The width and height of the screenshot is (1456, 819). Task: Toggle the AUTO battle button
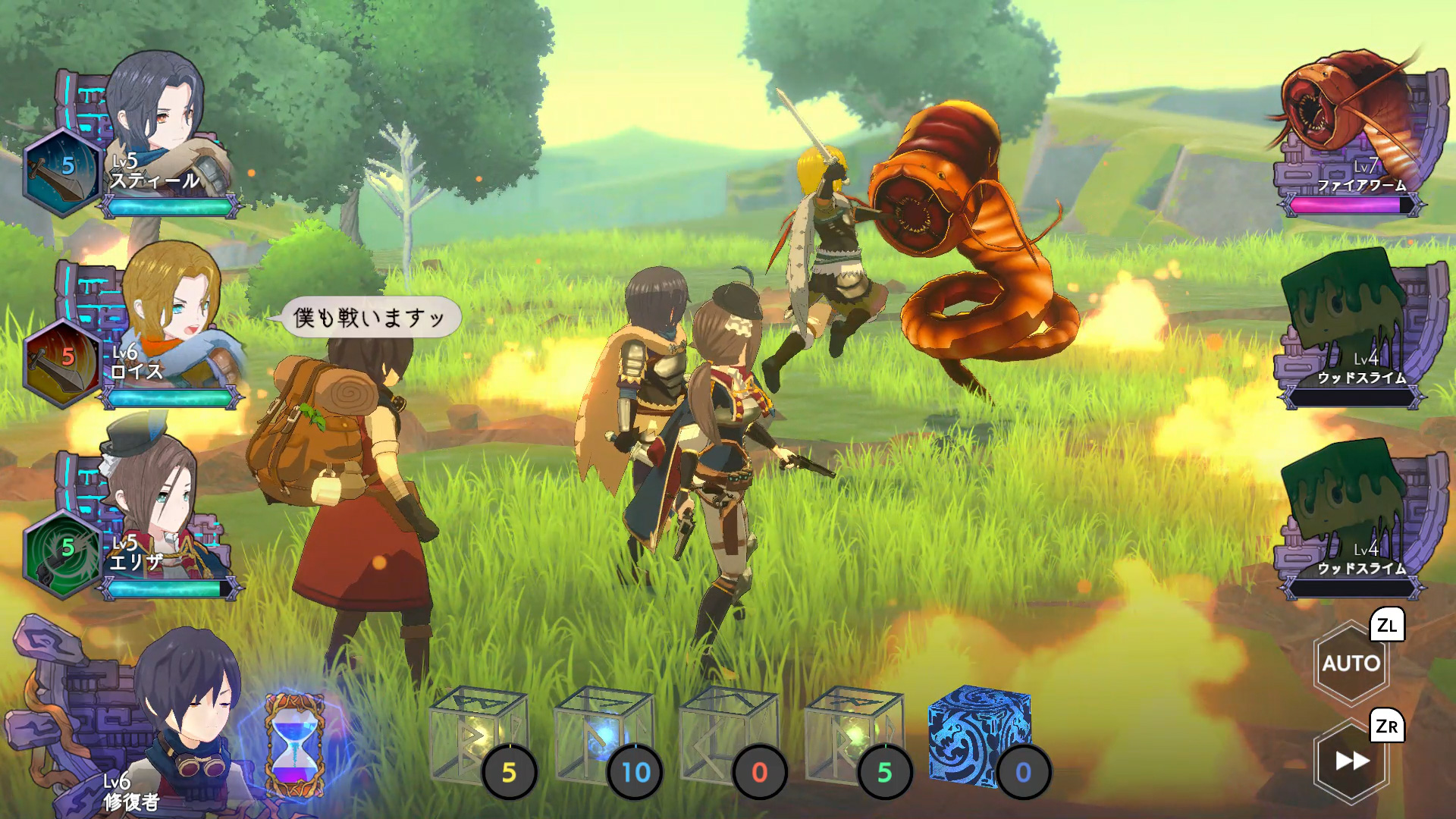pos(1351,664)
